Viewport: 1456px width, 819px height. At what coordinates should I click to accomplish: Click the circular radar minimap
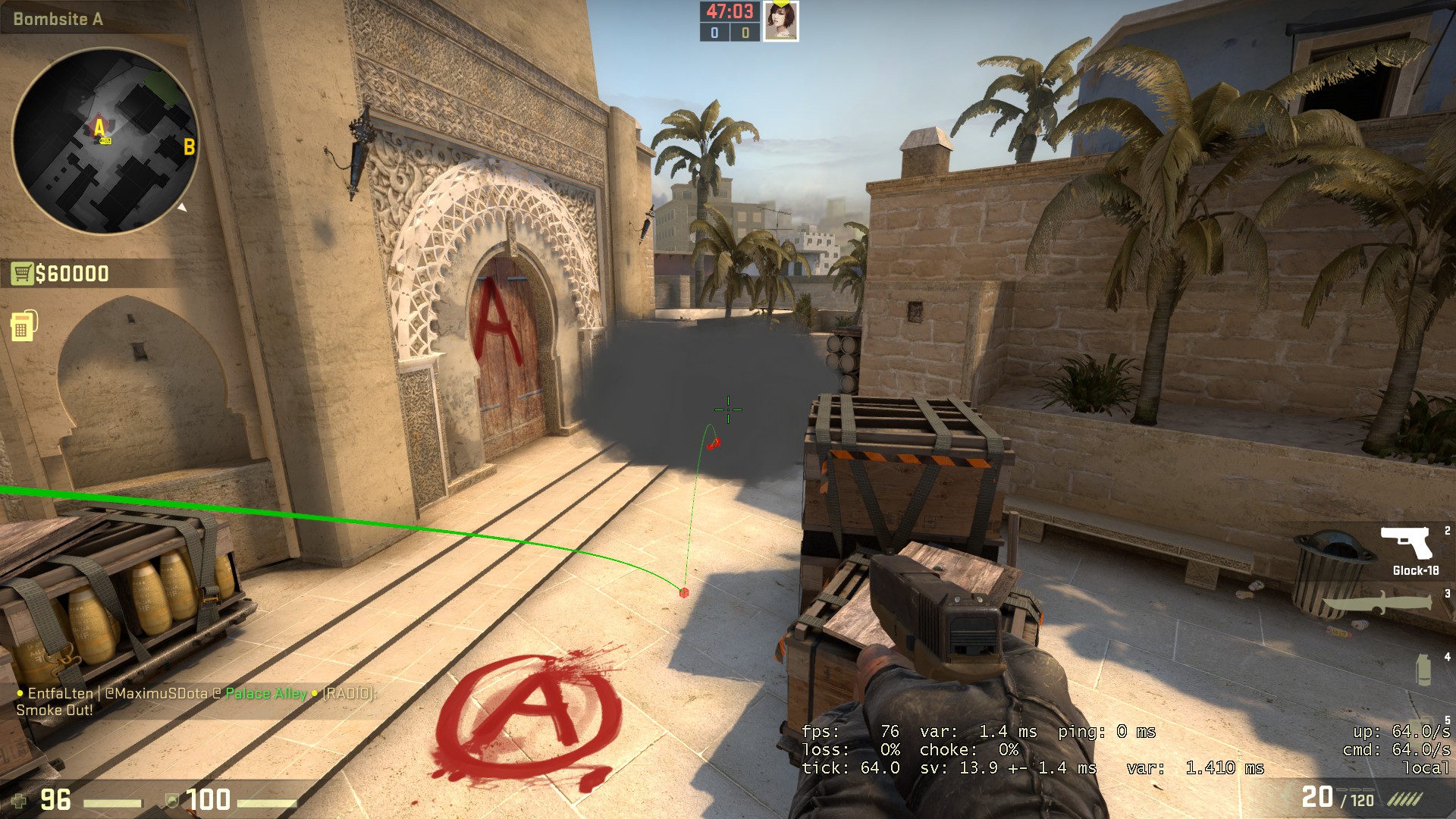105,141
